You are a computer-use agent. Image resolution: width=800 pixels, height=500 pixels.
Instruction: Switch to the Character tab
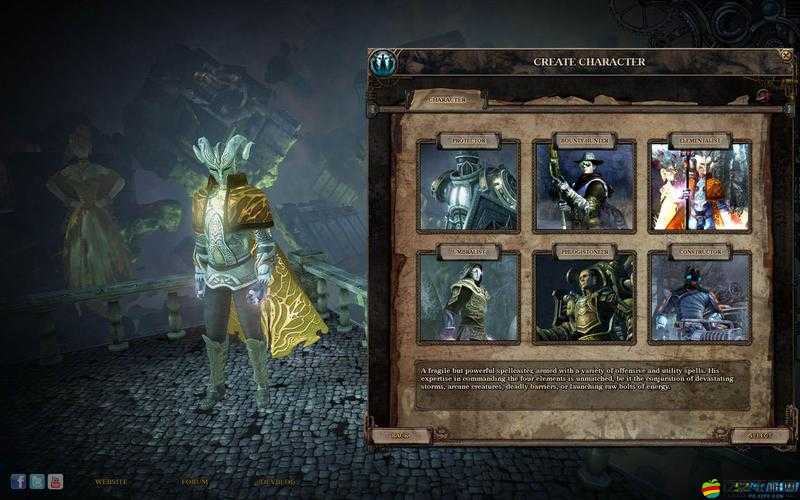[446, 100]
